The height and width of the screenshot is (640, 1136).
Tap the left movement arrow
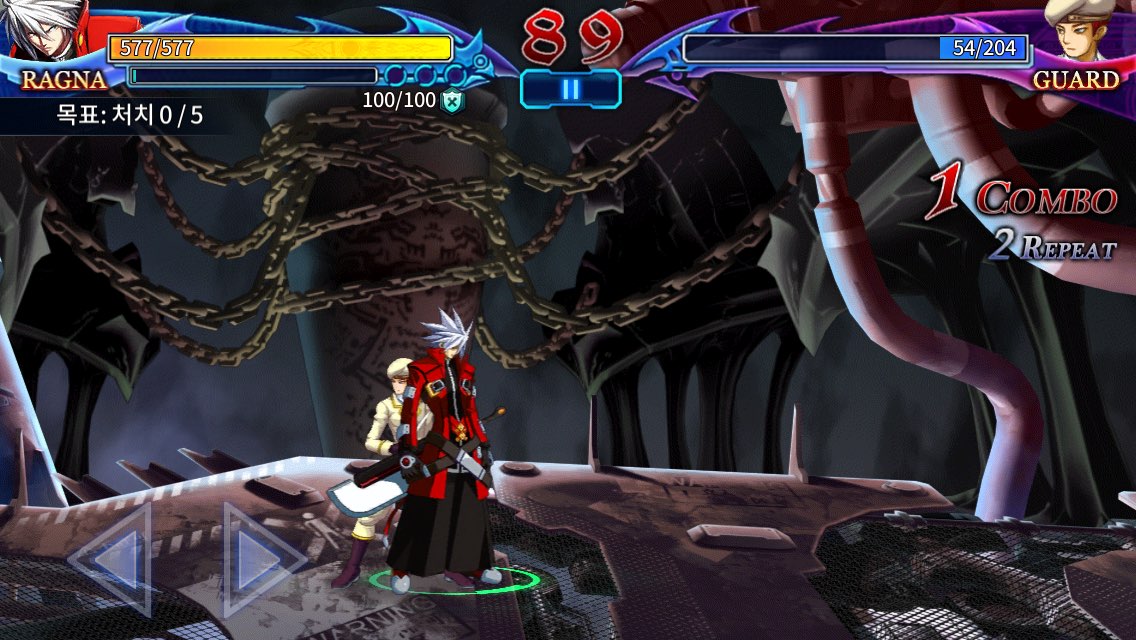[113, 558]
